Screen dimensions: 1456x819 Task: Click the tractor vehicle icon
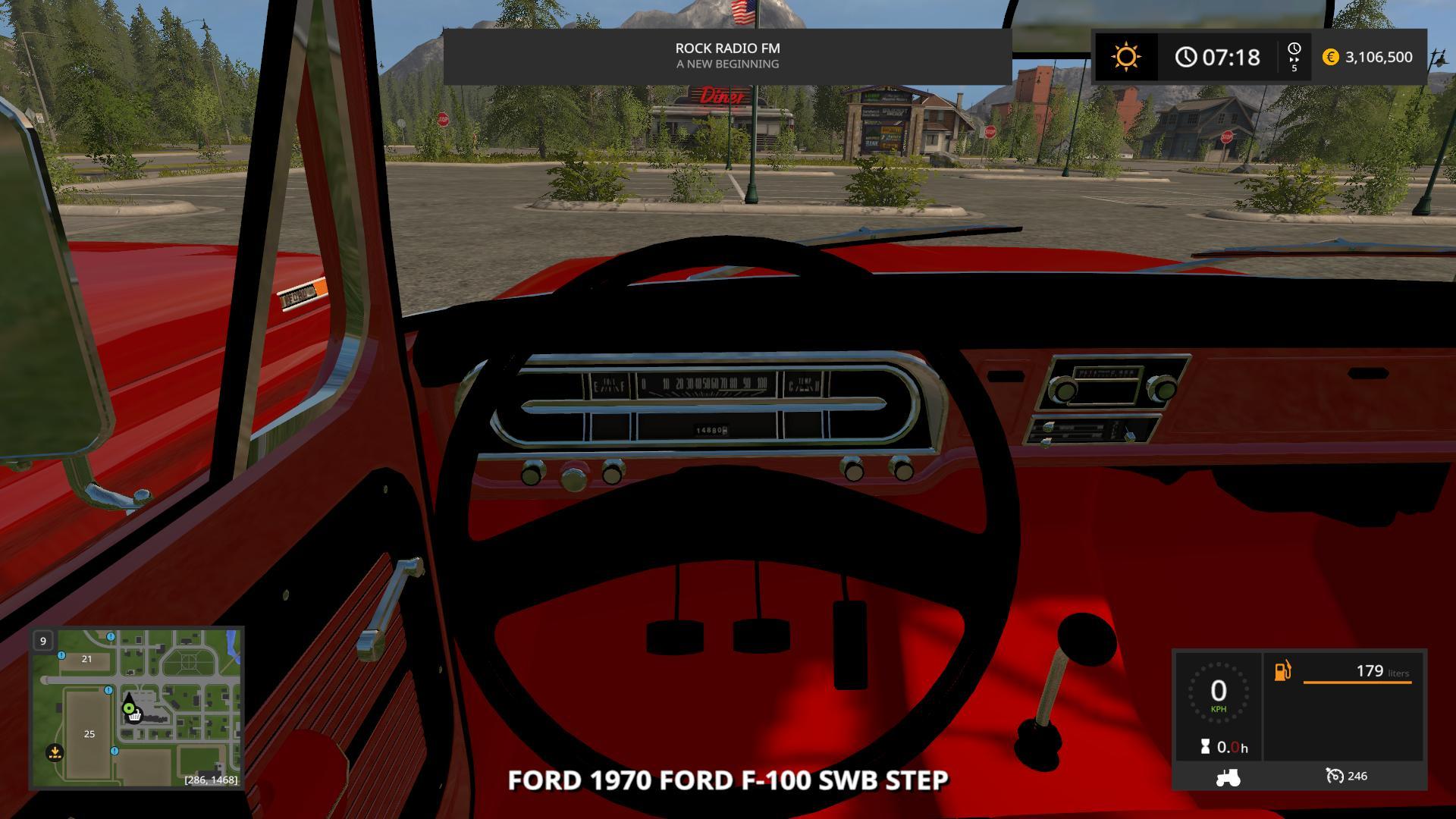(1228, 777)
